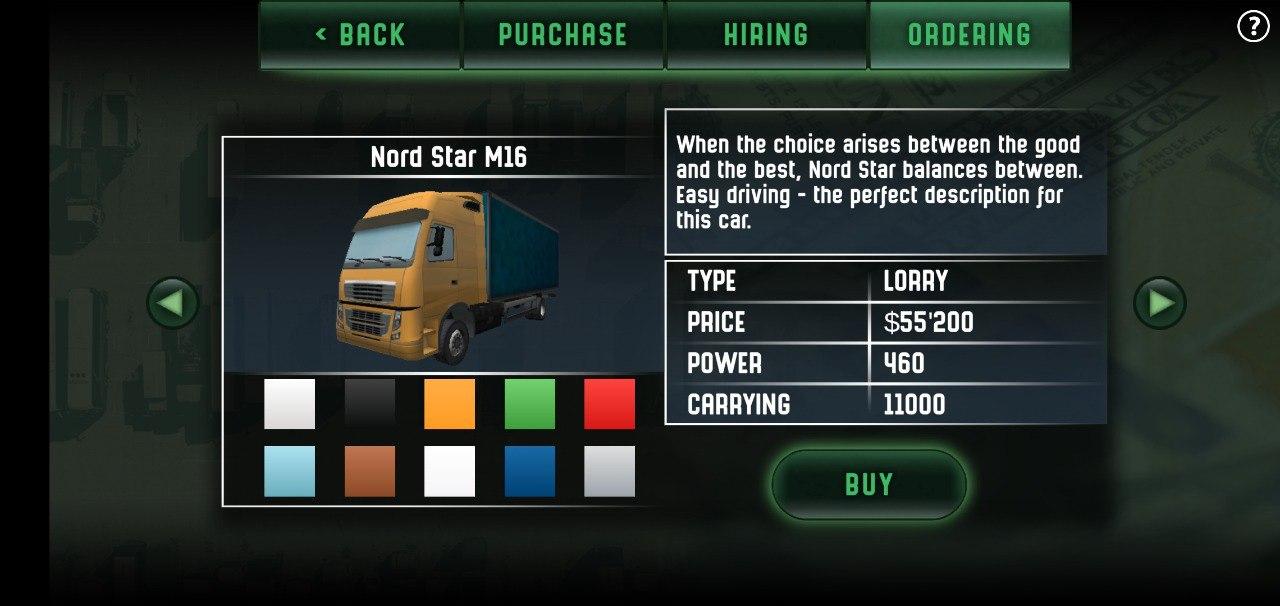Switch to the Purchase tab

point(563,35)
